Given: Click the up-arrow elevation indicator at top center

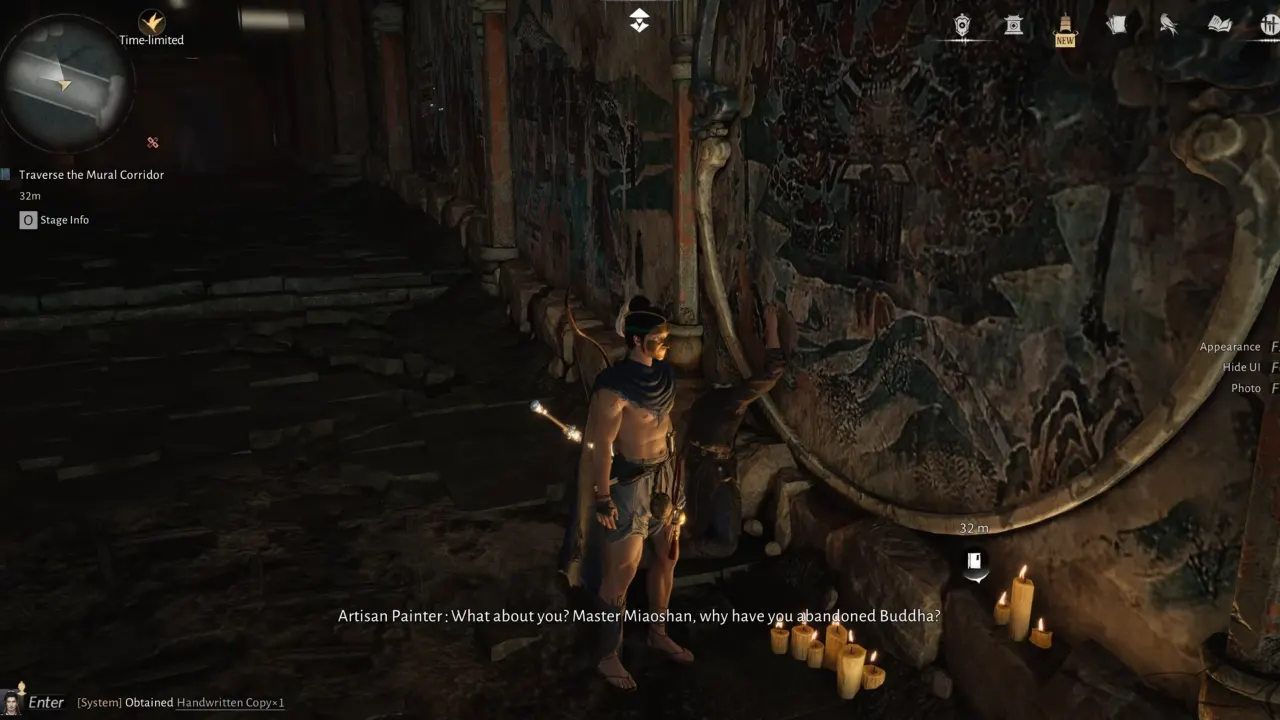Looking at the screenshot, I should 639,19.
